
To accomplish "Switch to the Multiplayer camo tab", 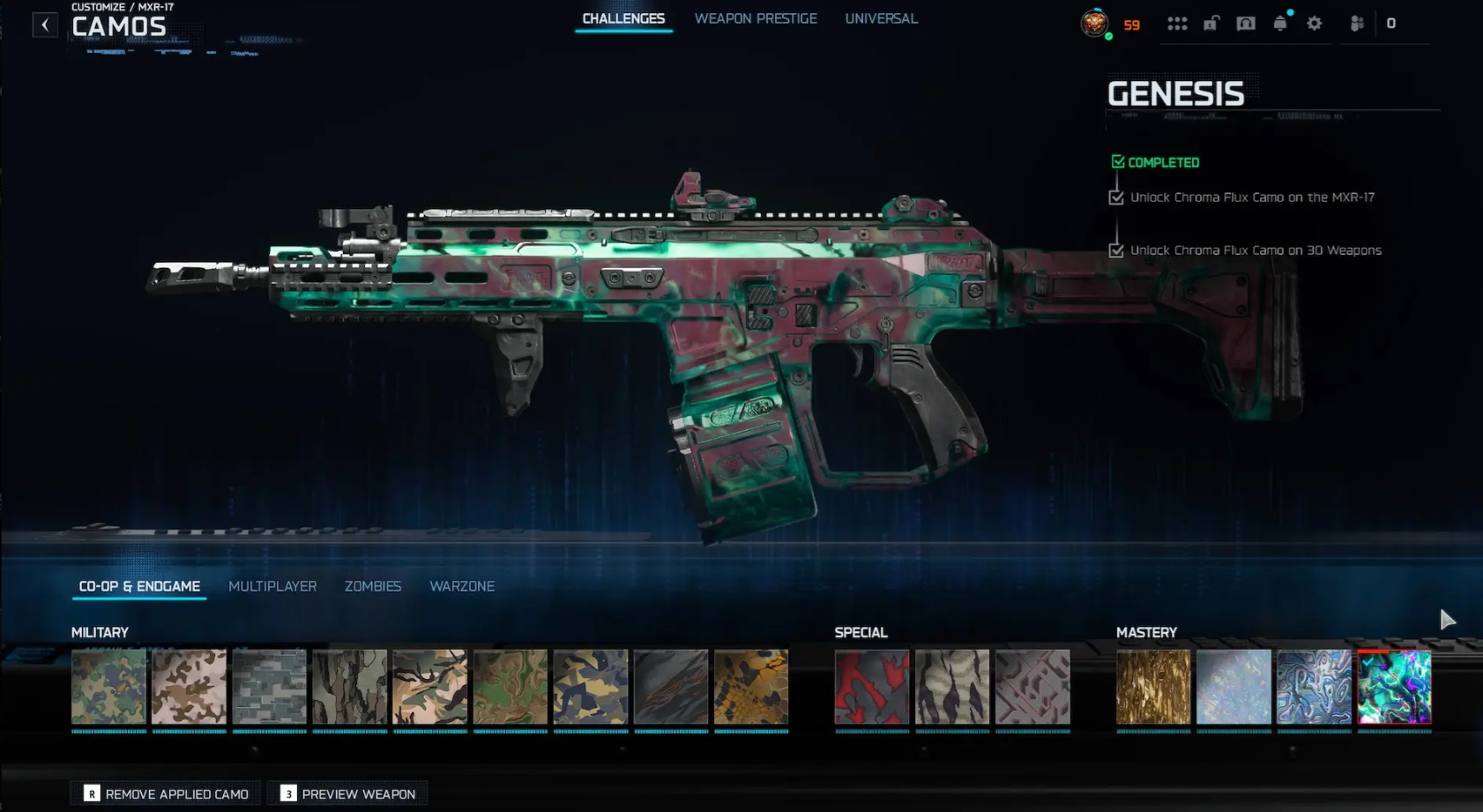I will coord(272,586).
